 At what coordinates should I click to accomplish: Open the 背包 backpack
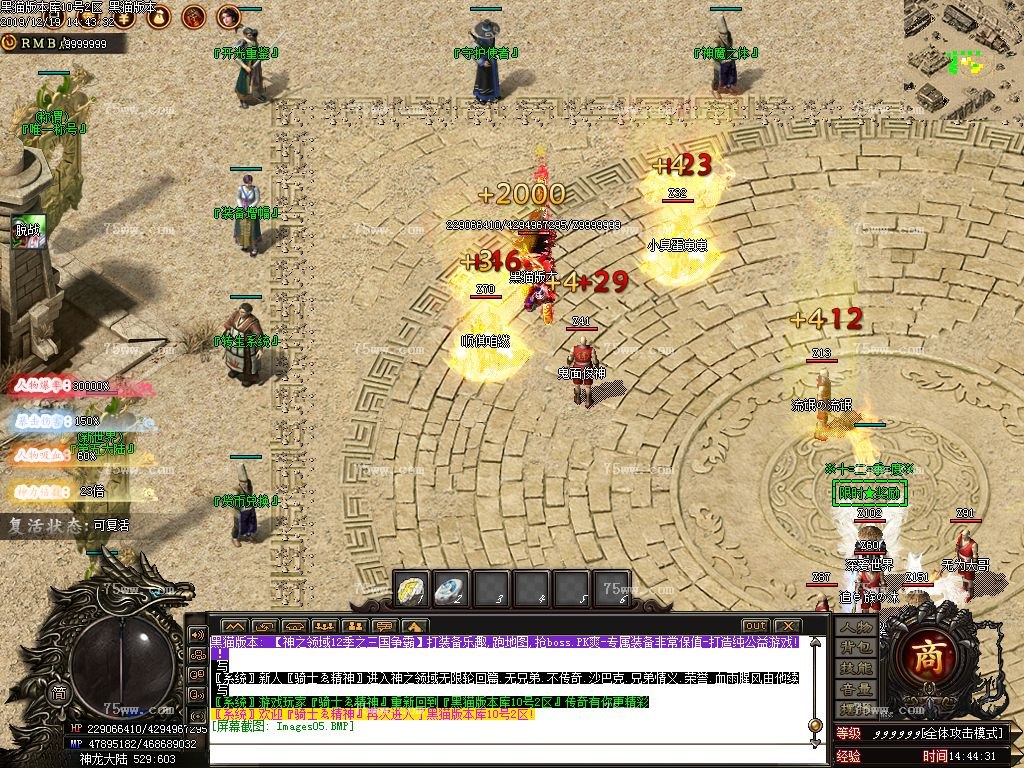pyautogui.click(x=856, y=647)
